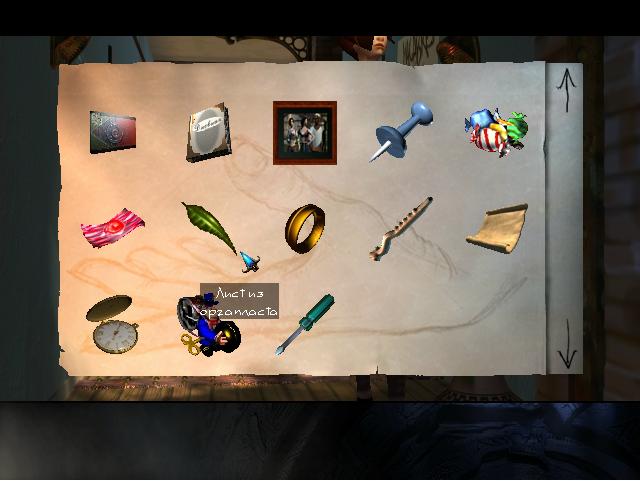Pick the green-handled screwdriver
This screenshot has width=640, height=481.
tap(304, 322)
